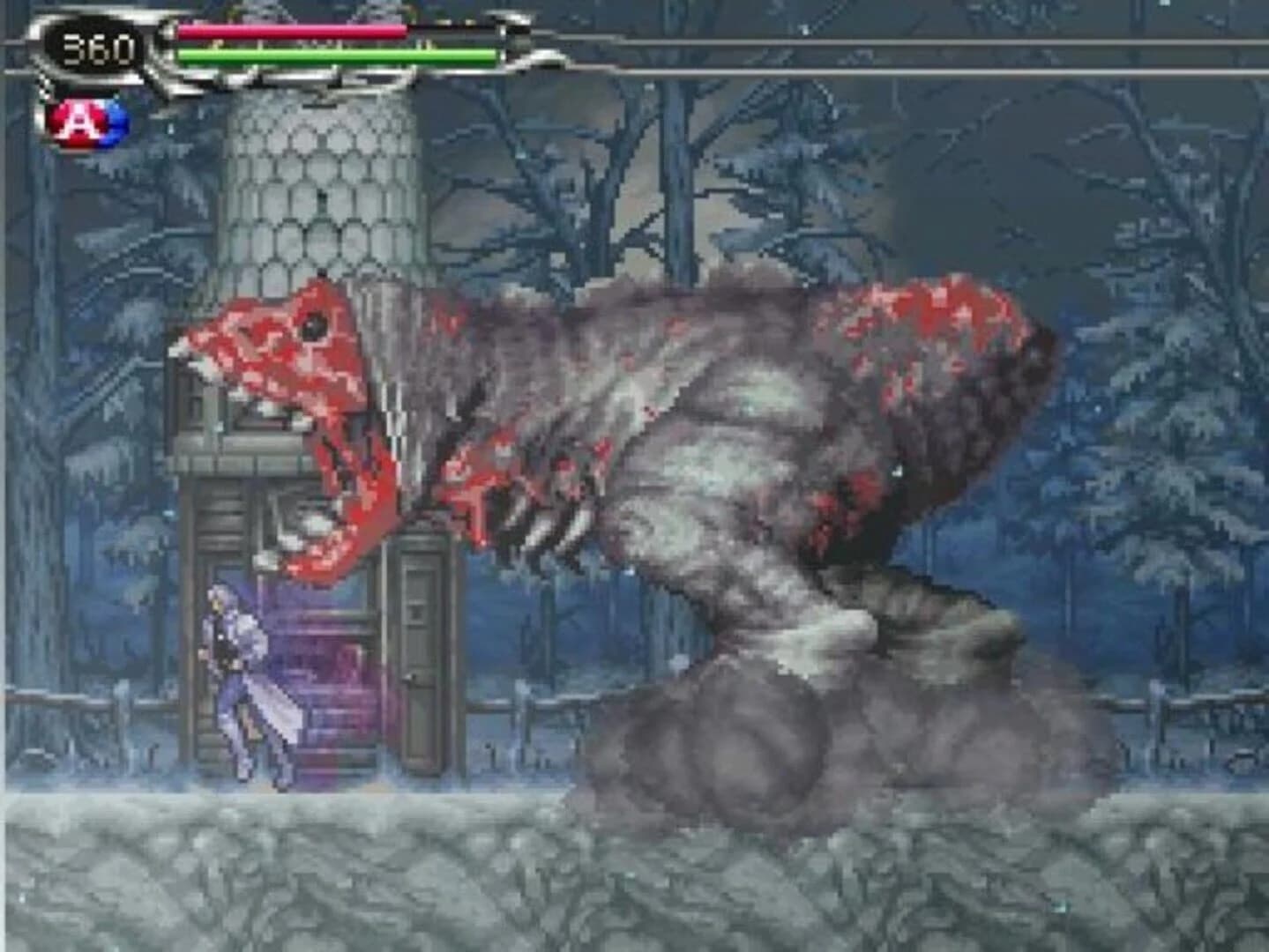Click the giant worm boss's eye
1269x952 pixels.
(x=313, y=326)
